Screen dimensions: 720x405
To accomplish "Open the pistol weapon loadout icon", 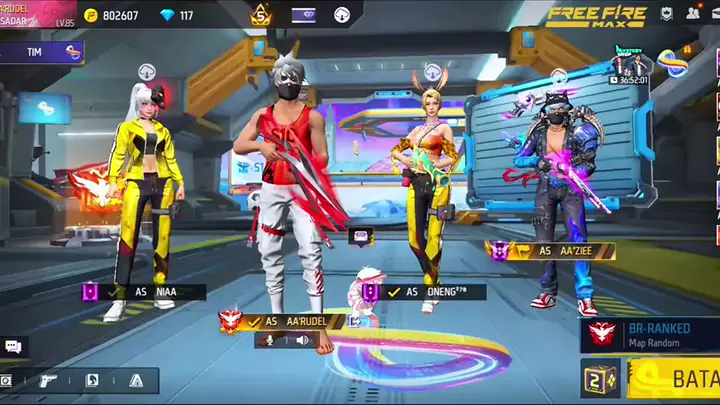I will [46, 380].
